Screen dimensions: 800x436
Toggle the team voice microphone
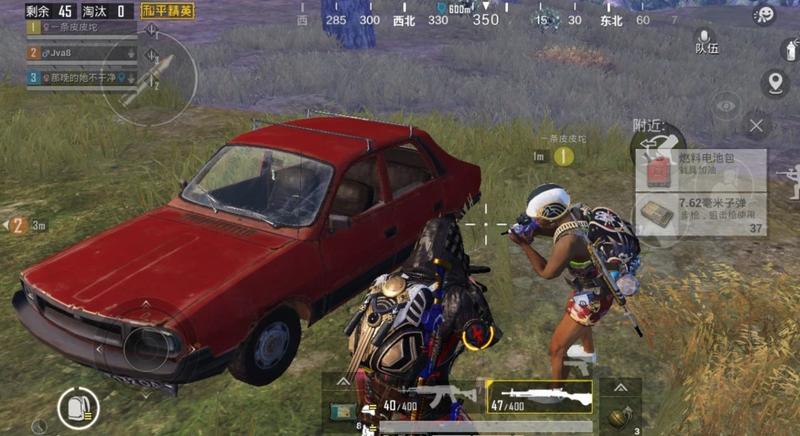point(705,40)
